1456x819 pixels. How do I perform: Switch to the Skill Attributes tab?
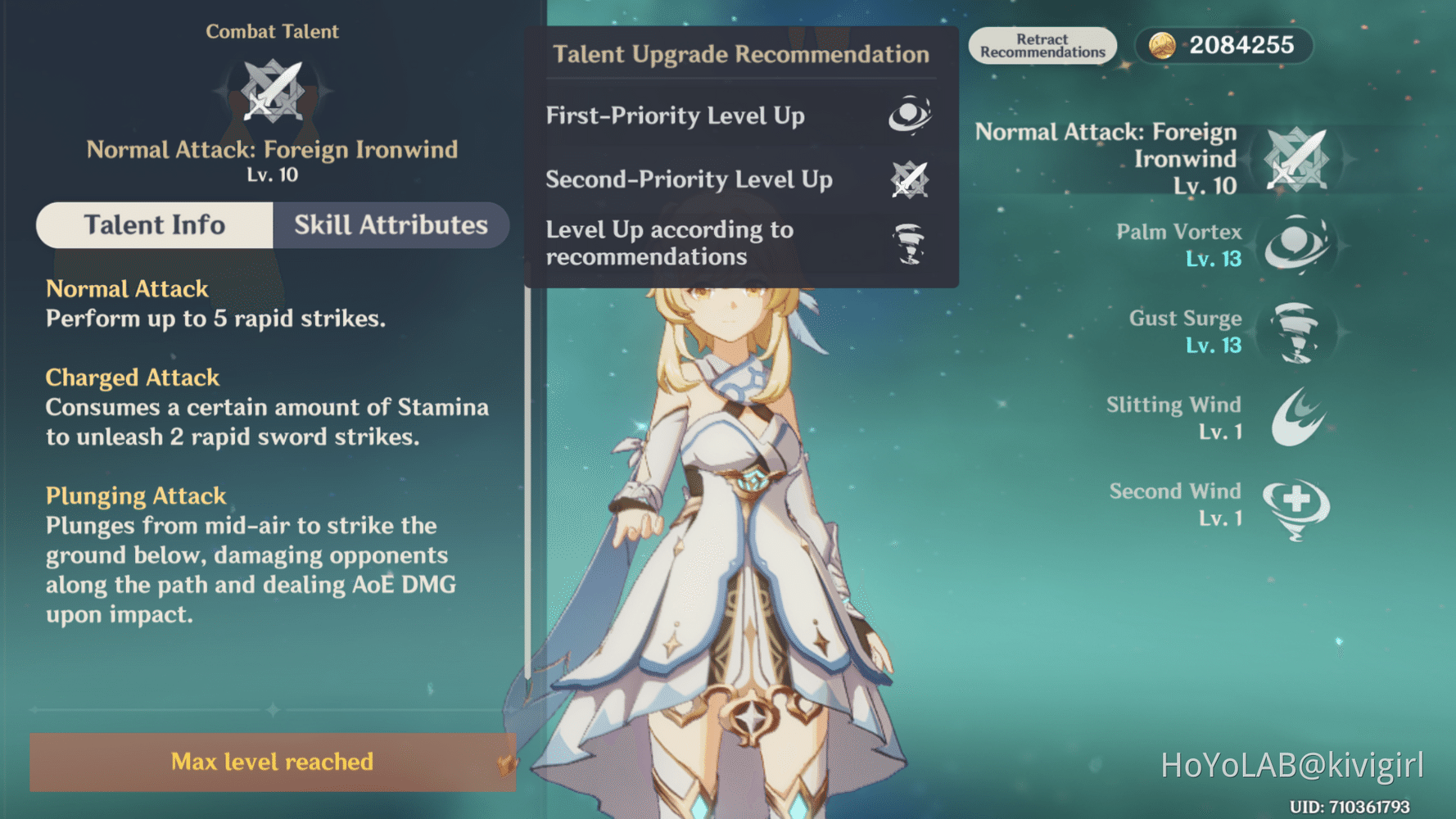391,225
